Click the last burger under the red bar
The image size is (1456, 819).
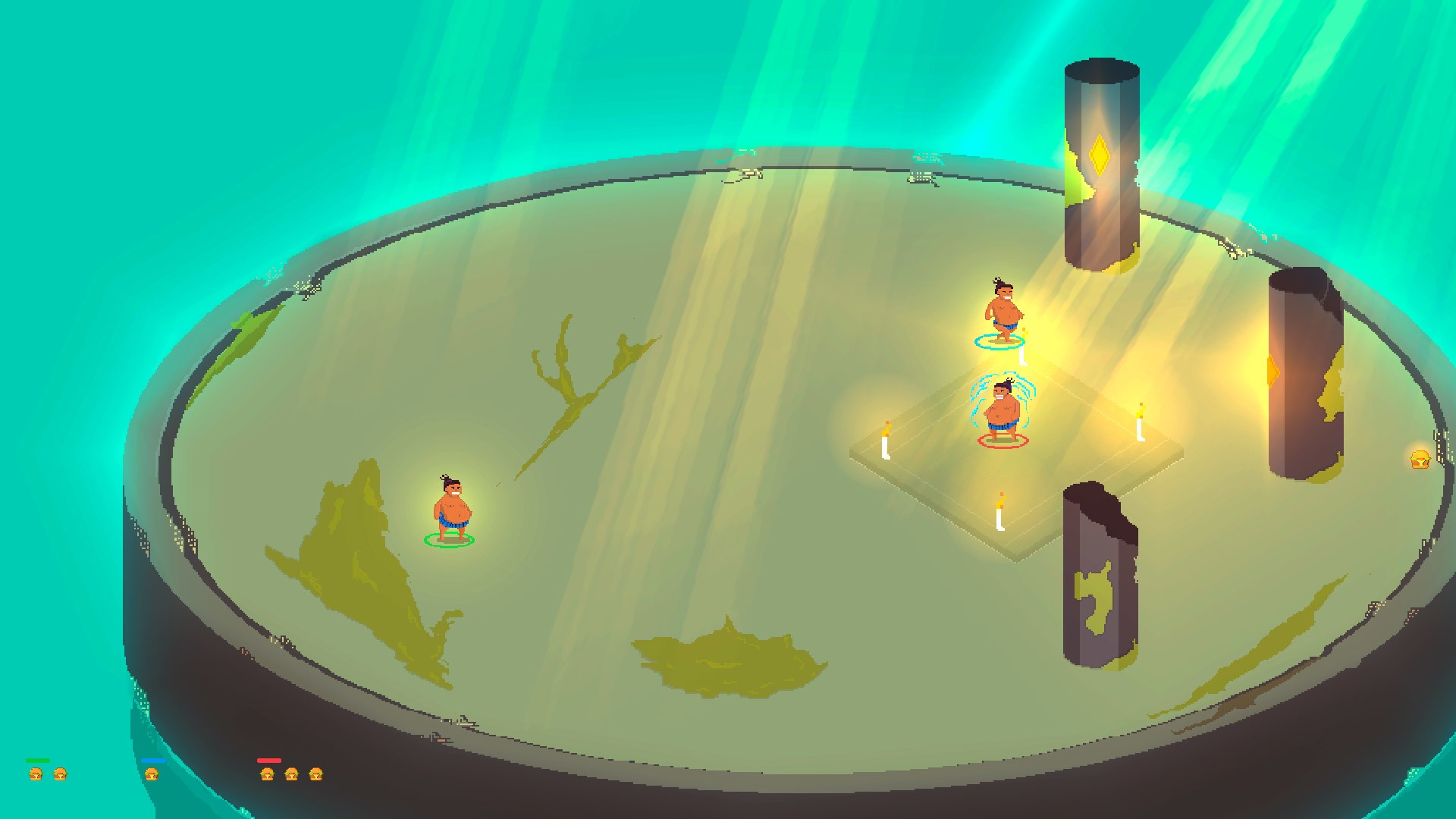click(x=318, y=775)
